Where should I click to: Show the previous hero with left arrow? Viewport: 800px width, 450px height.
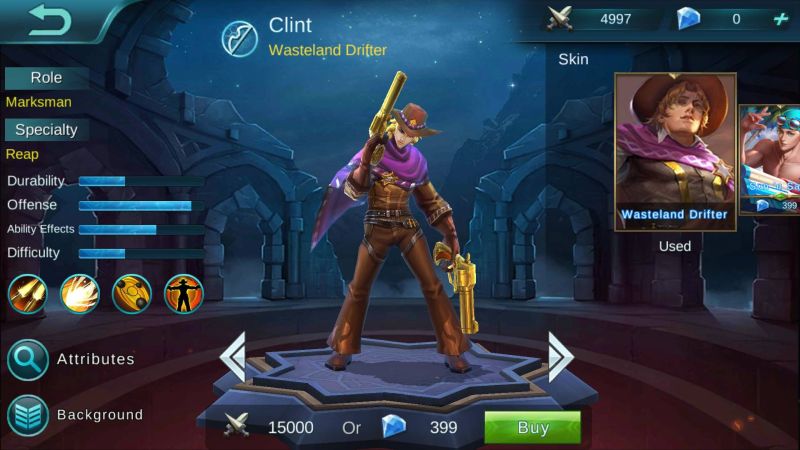[233, 355]
